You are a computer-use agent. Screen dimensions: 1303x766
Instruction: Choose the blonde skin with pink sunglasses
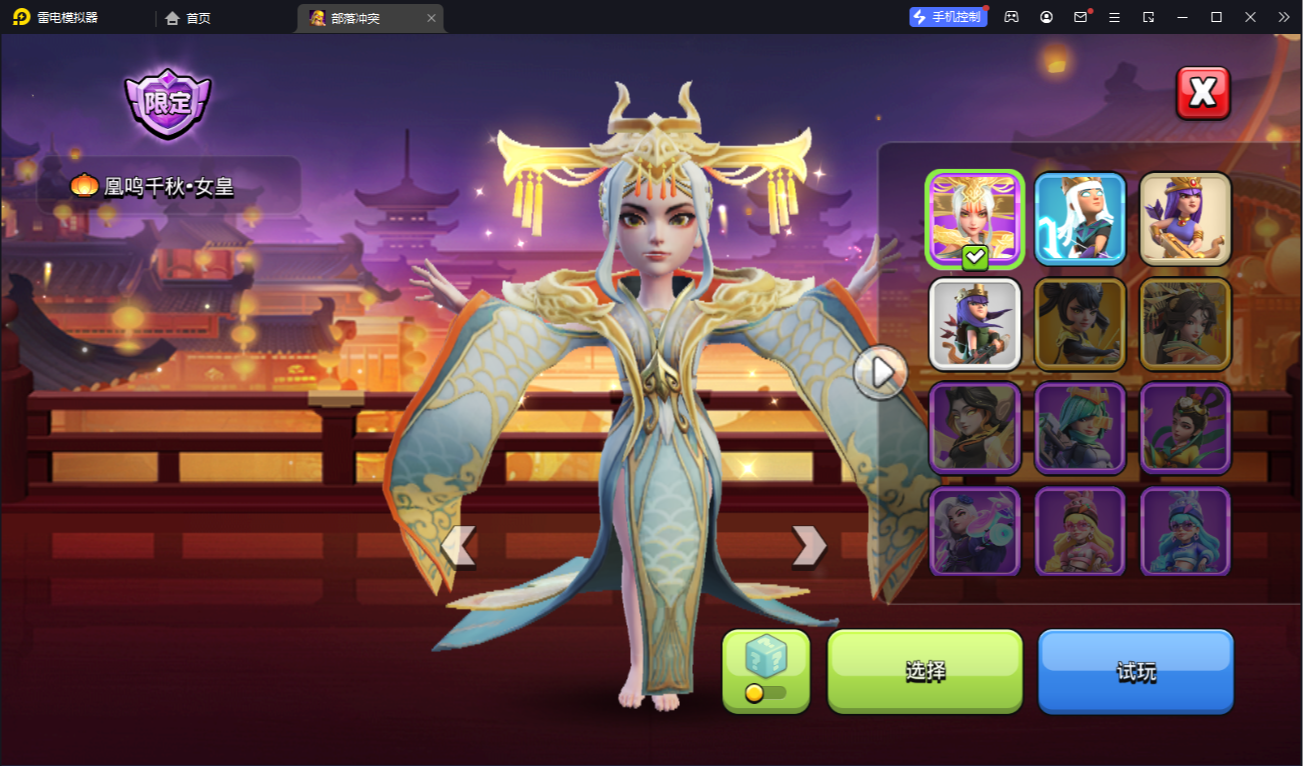(x=1080, y=531)
